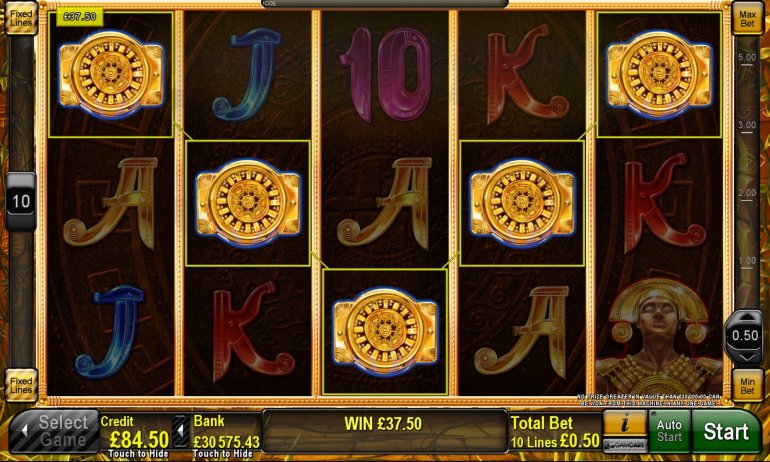Open the Select Game menu

tap(54, 432)
